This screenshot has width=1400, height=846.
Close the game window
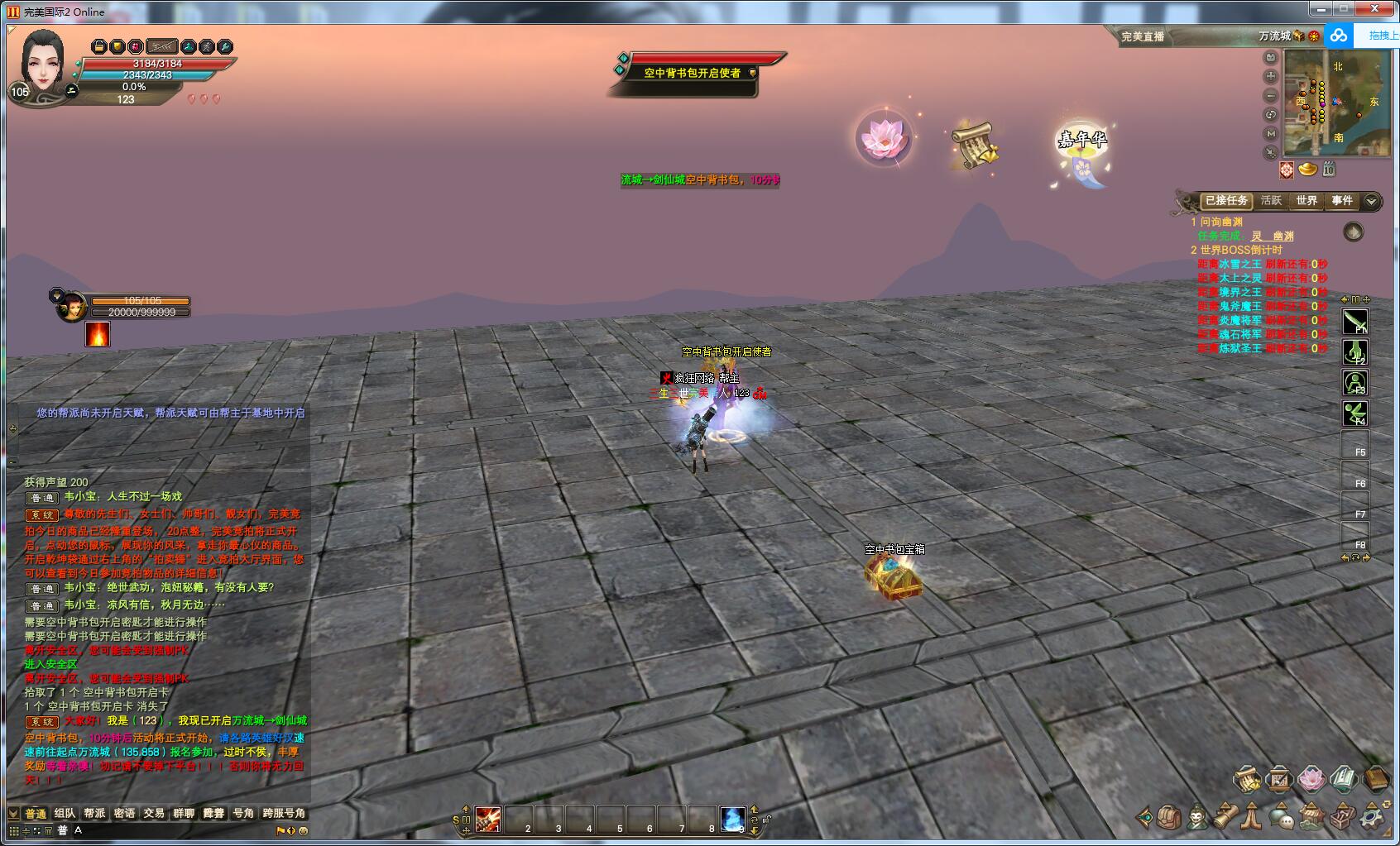1381,9
